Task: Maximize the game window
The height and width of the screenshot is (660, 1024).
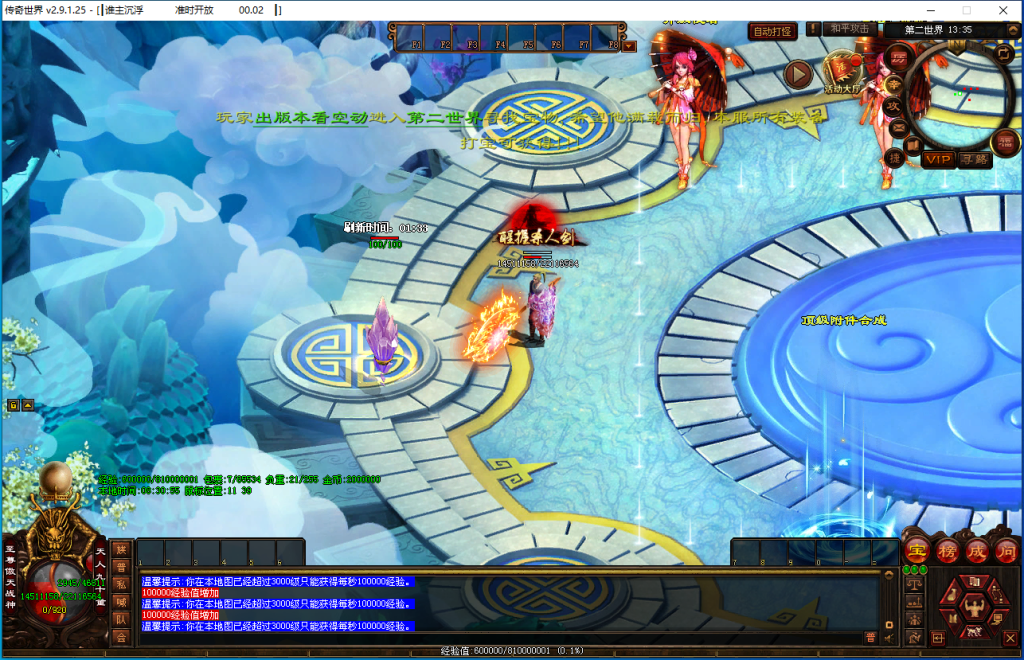Action: pyautogui.click(x=965, y=10)
